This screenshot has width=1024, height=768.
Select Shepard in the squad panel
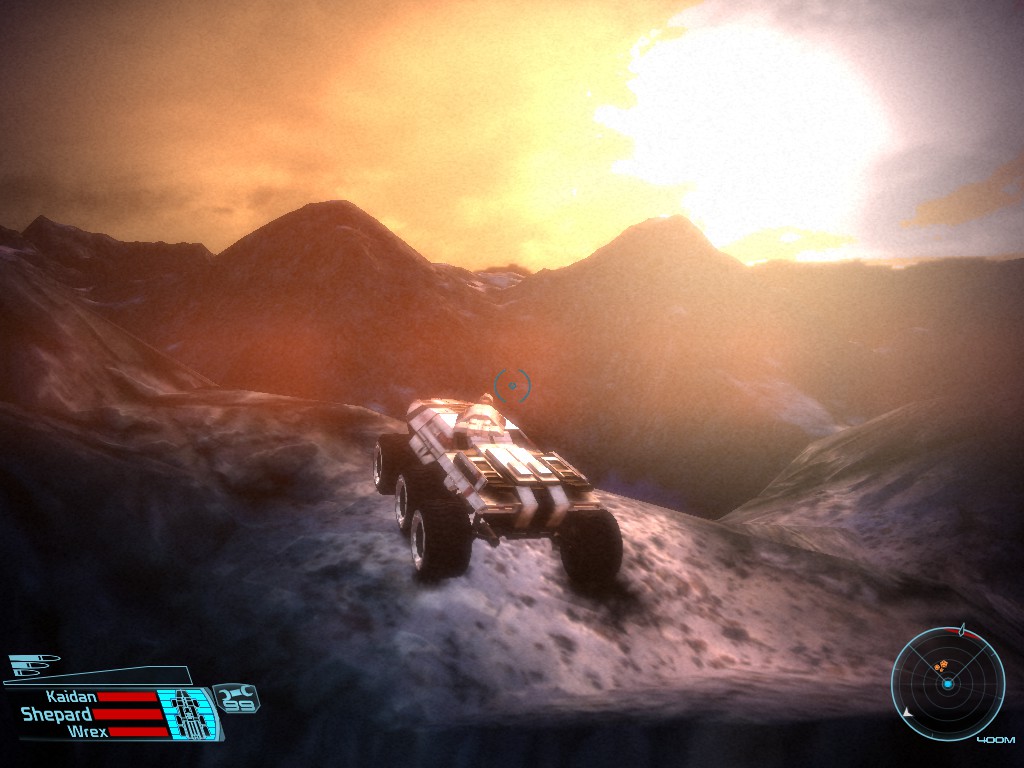pyautogui.click(x=56, y=714)
